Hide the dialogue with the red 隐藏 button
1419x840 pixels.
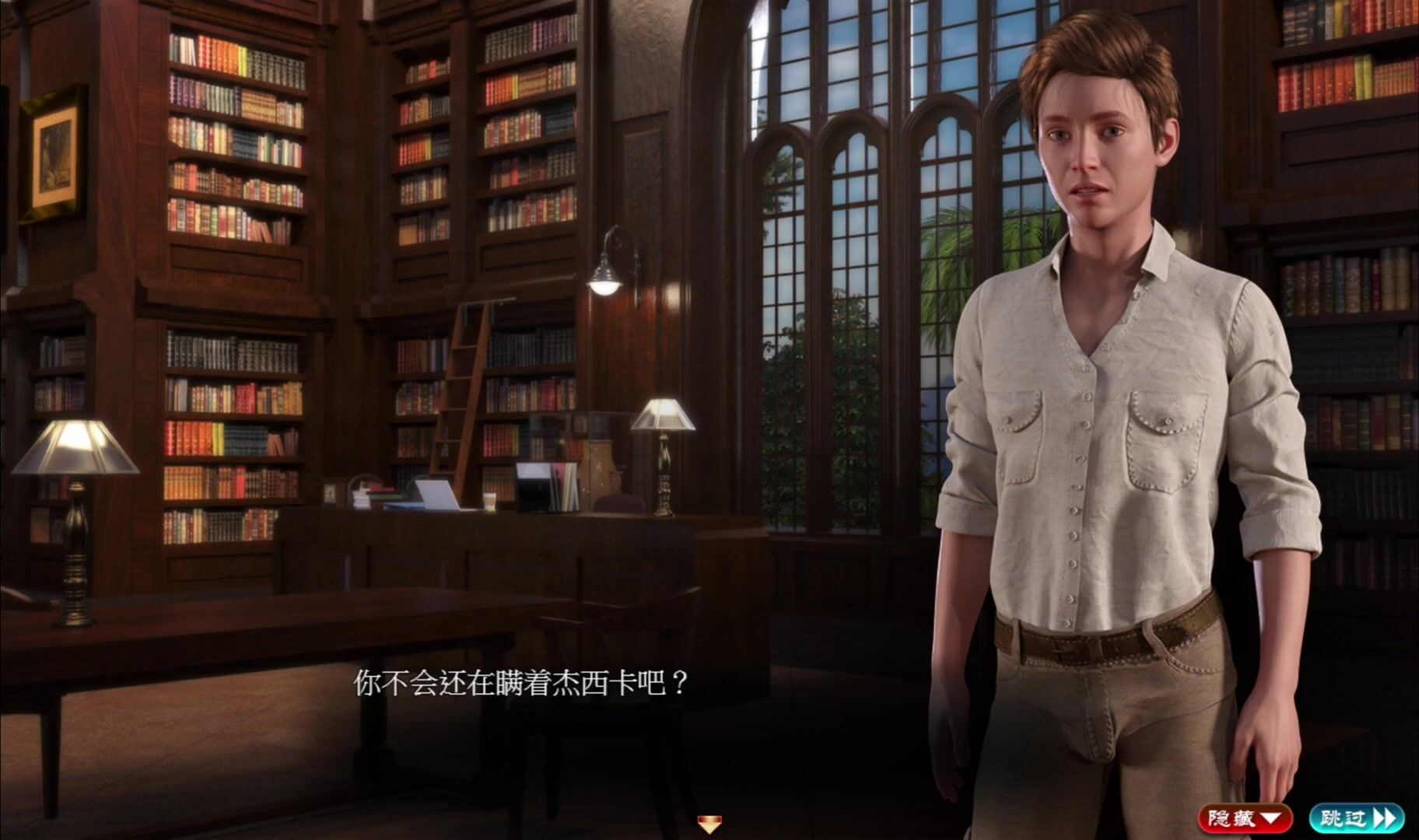tap(1244, 817)
